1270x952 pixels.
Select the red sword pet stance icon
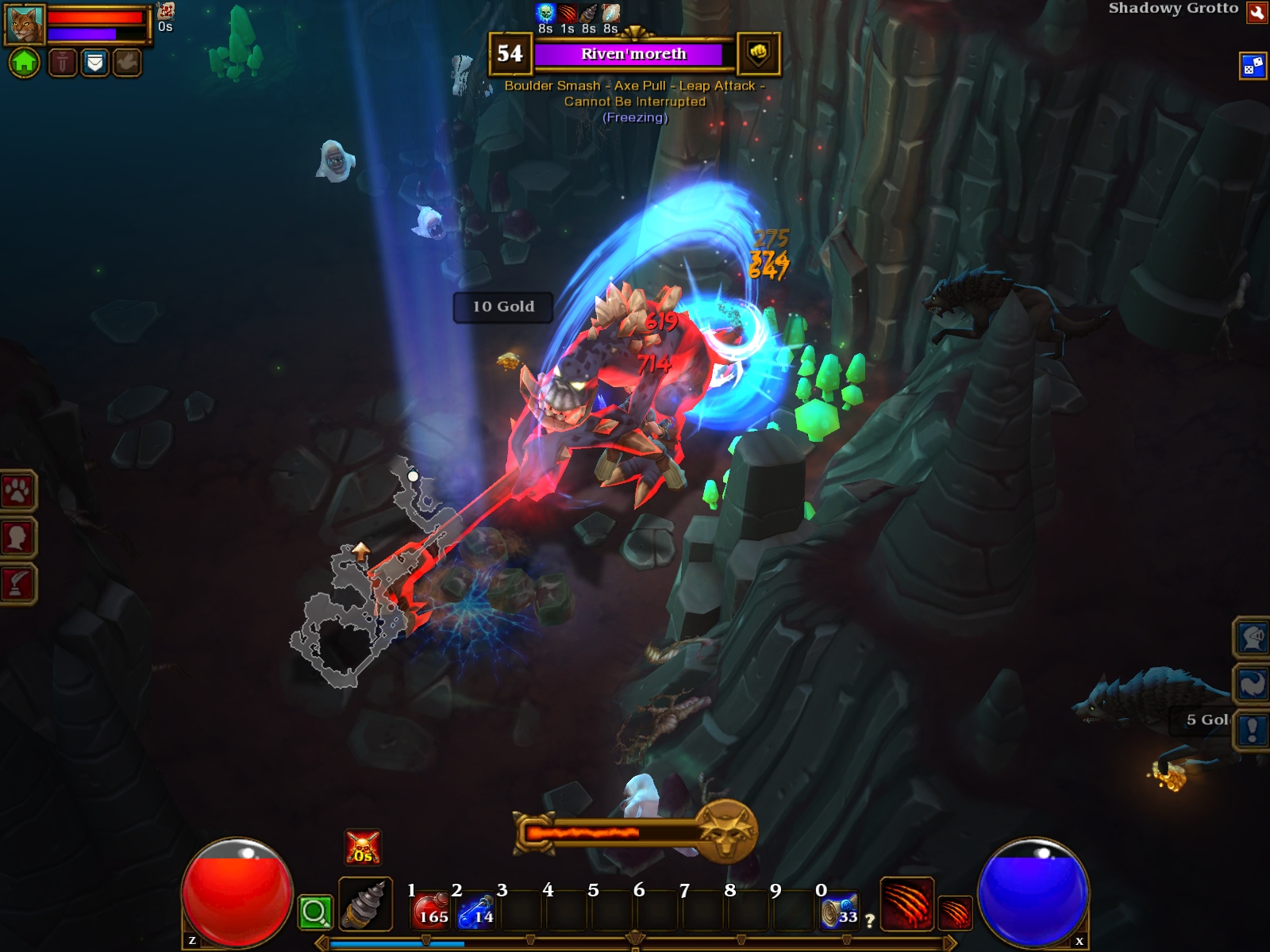point(63,62)
